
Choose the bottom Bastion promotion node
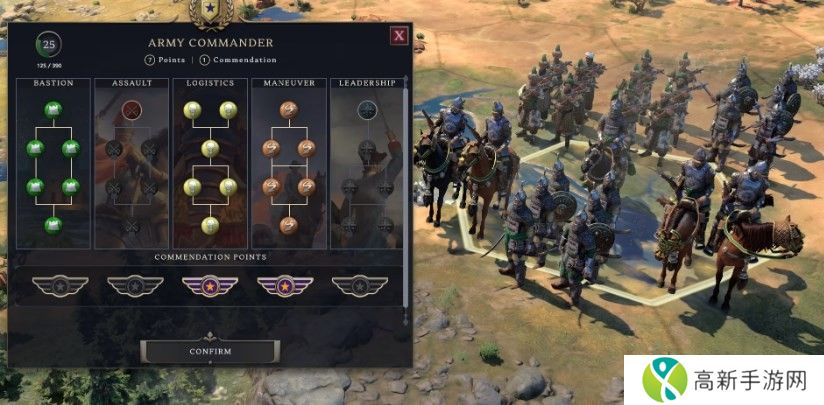(x=53, y=225)
